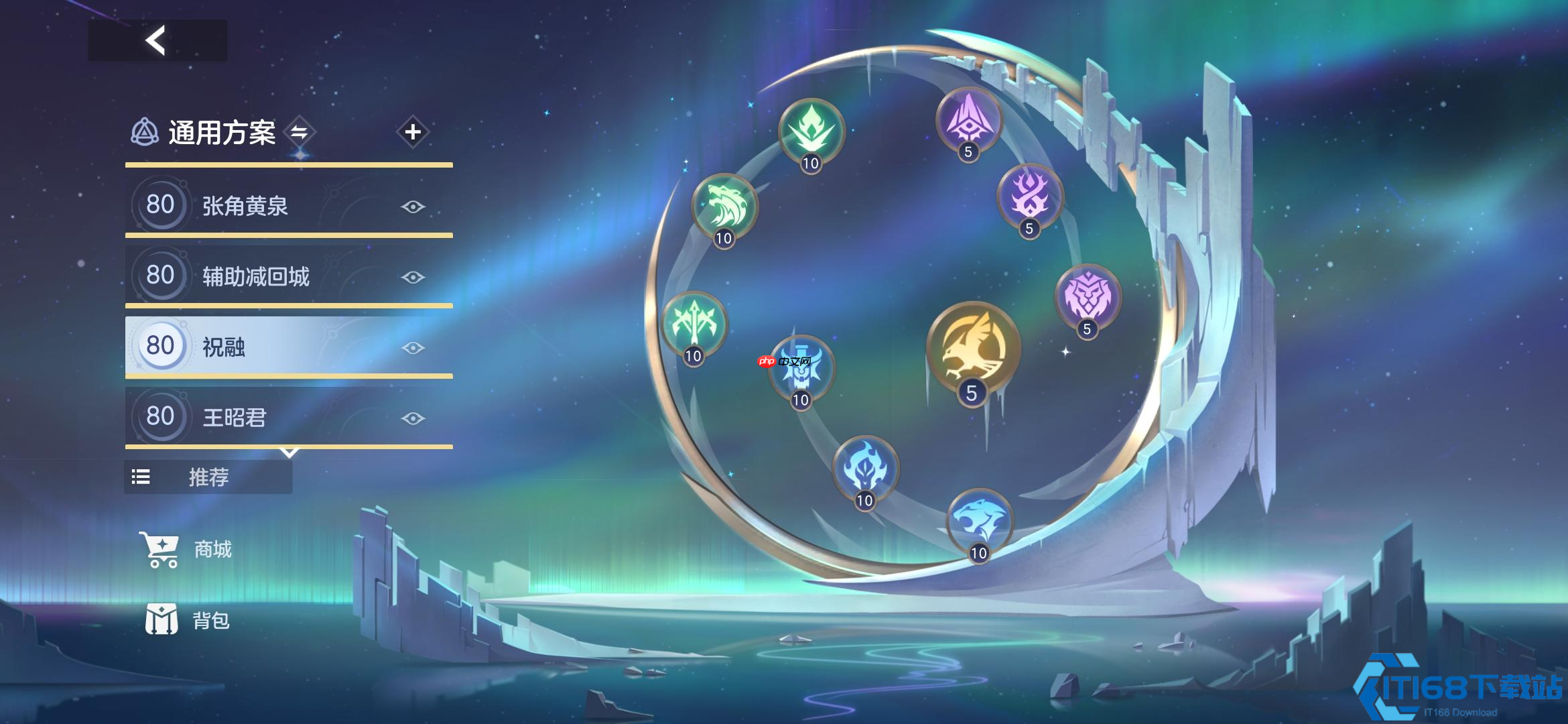Toggle visibility eye for 王昭君
The height and width of the screenshot is (724, 1568).
413,418
